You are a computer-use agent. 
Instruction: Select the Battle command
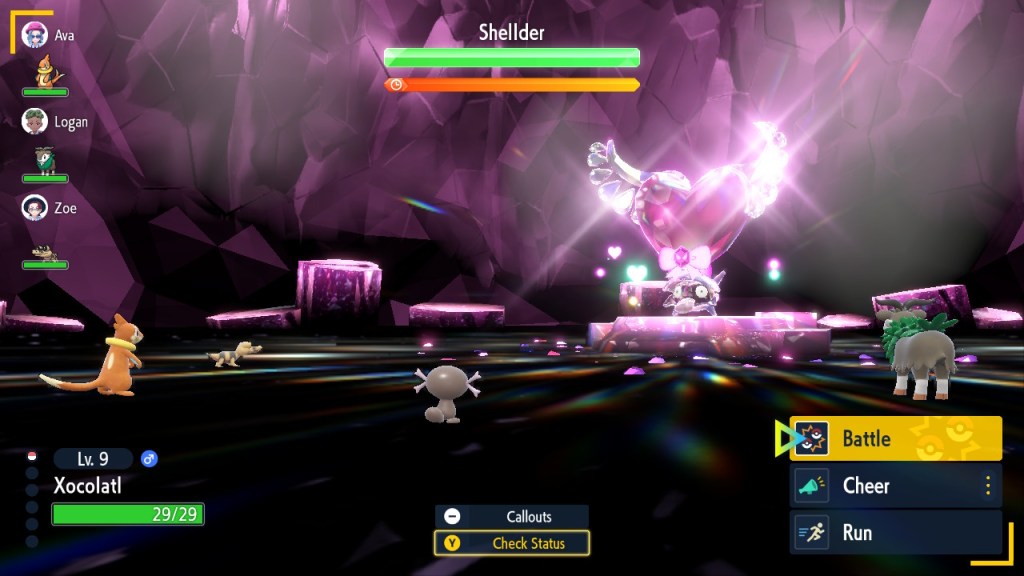[x=895, y=439]
